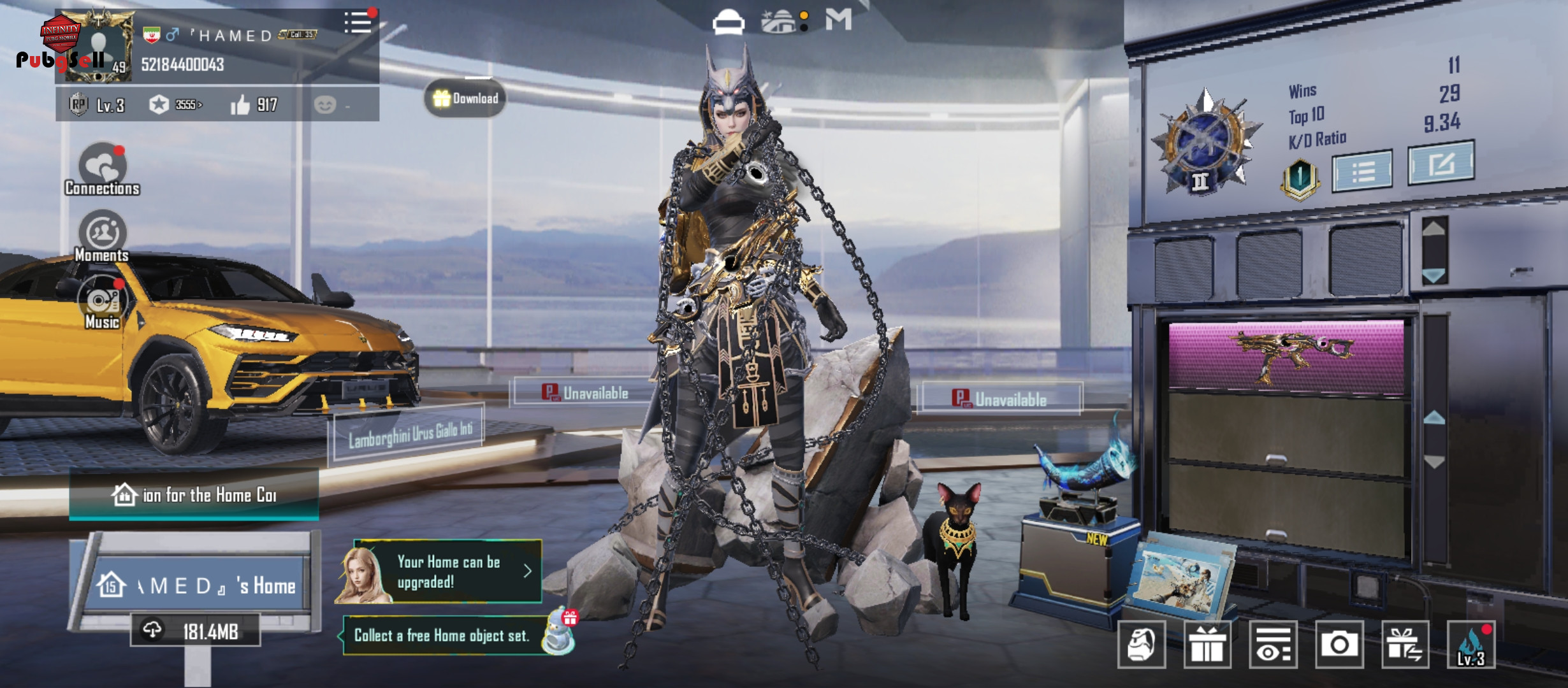Start the 181.4MB download

point(196,631)
